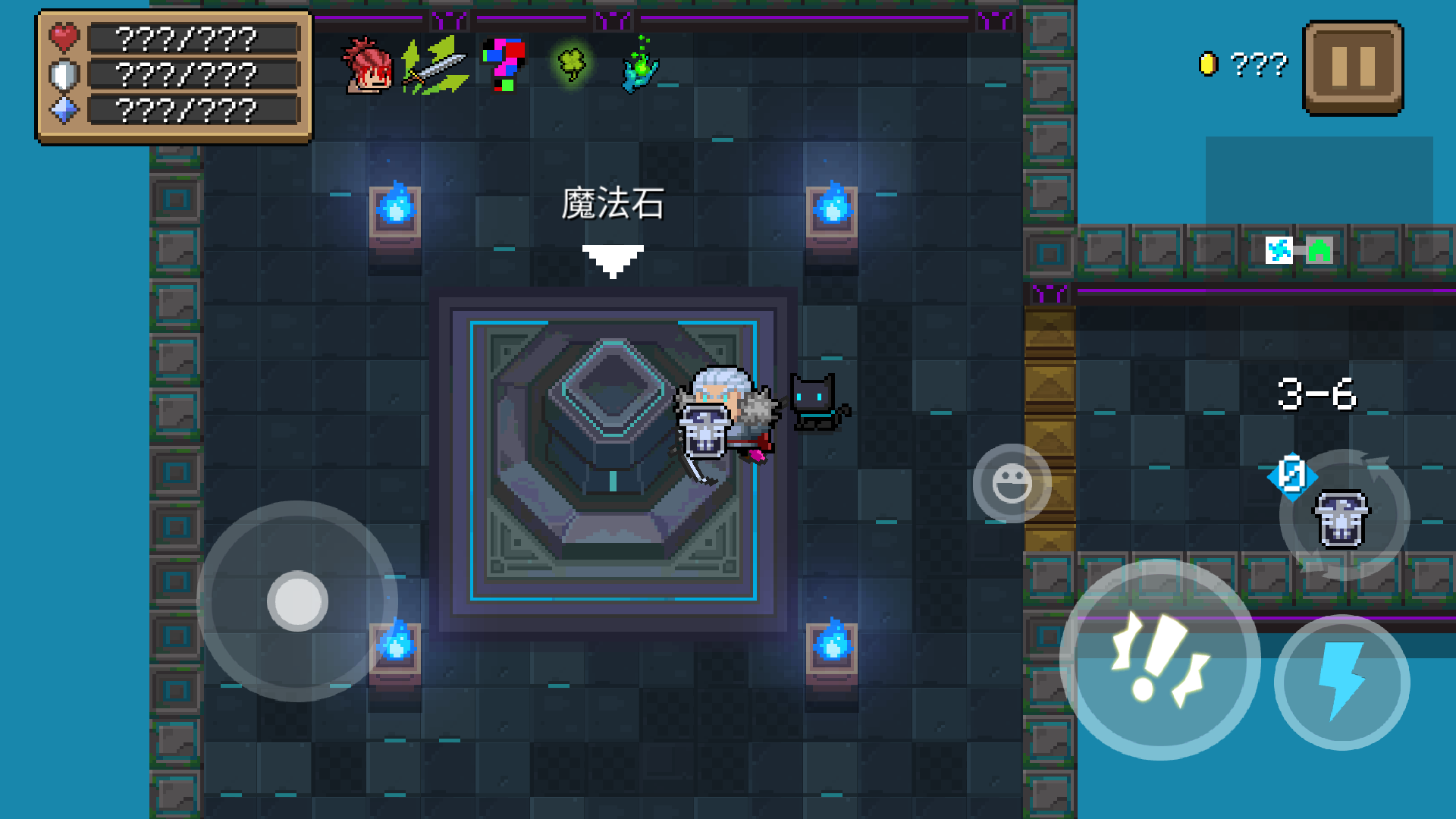Click the 魔法石 text prompt

(x=613, y=203)
